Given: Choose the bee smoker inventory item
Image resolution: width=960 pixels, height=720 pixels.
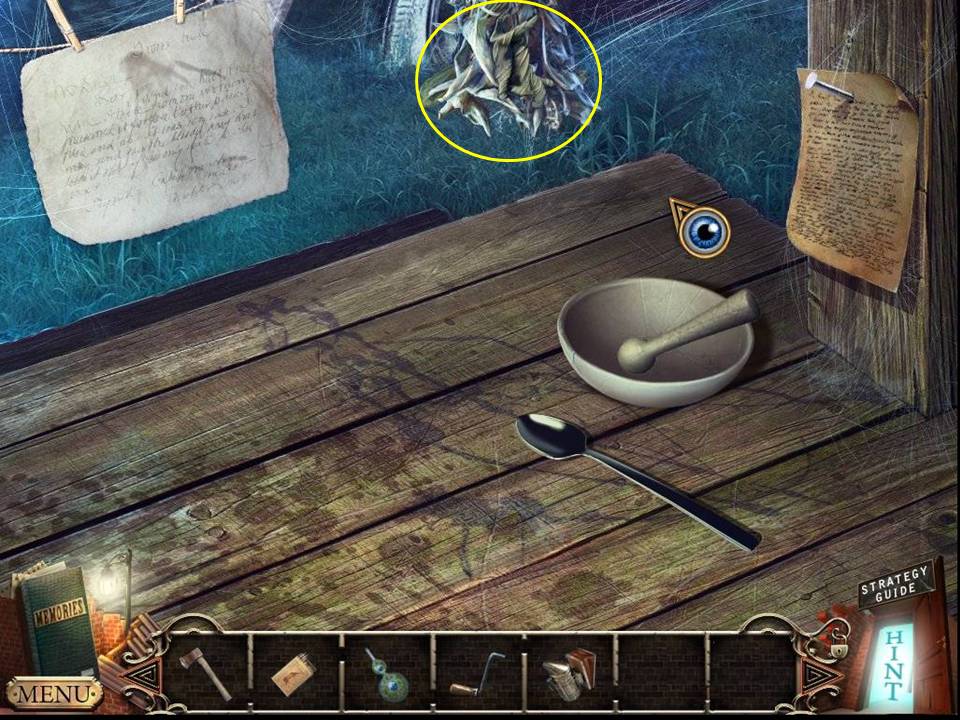Looking at the screenshot, I should (x=567, y=671).
